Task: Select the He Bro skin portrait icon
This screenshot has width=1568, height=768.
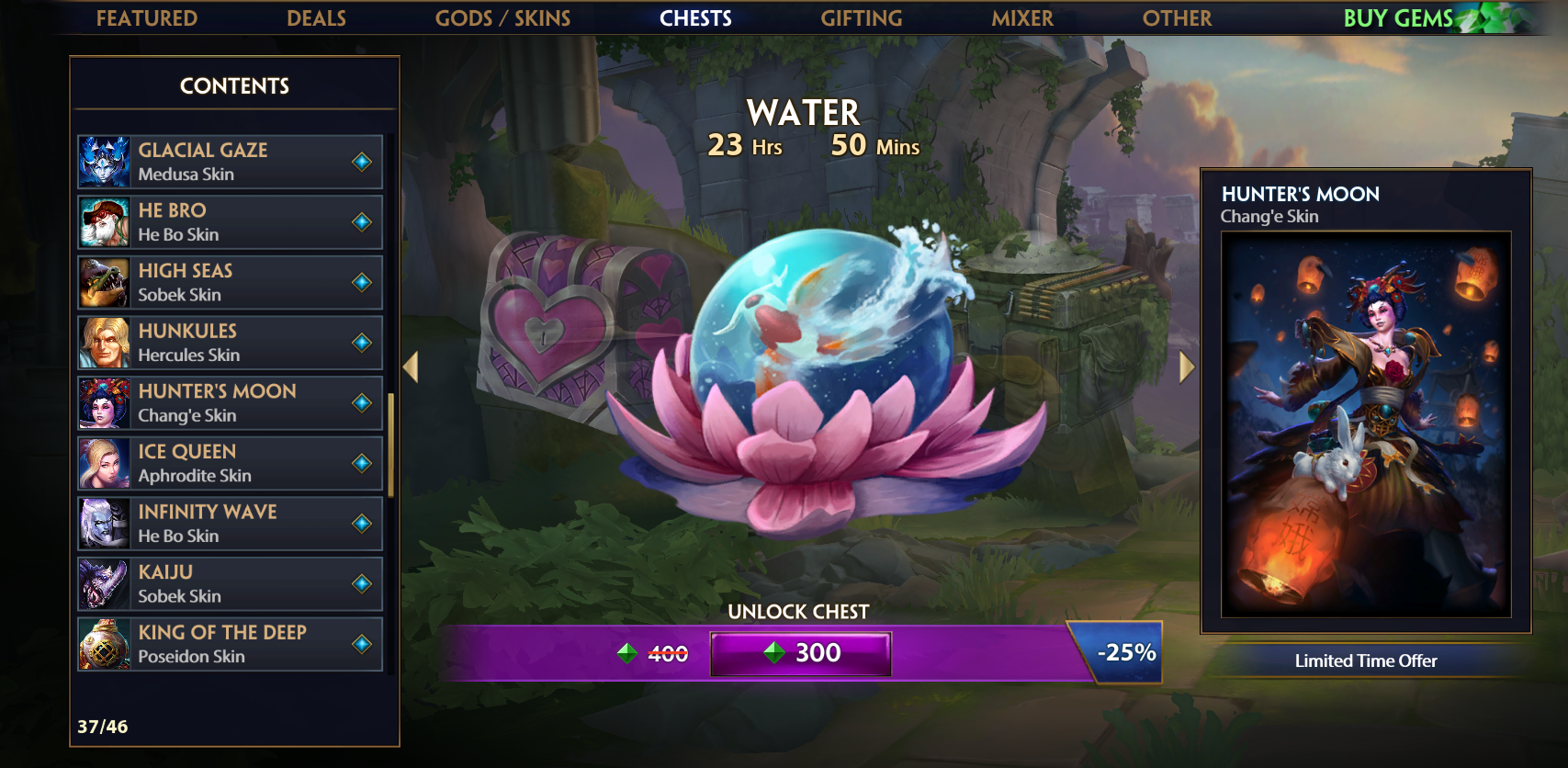Action: point(106,221)
